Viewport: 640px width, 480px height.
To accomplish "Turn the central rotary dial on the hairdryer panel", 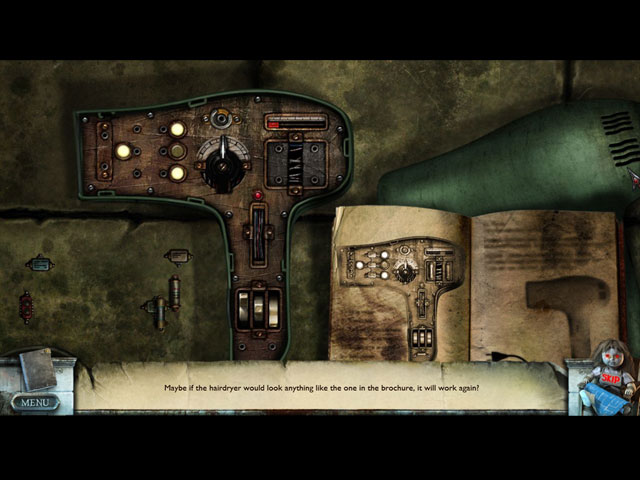I will click(x=220, y=165).
